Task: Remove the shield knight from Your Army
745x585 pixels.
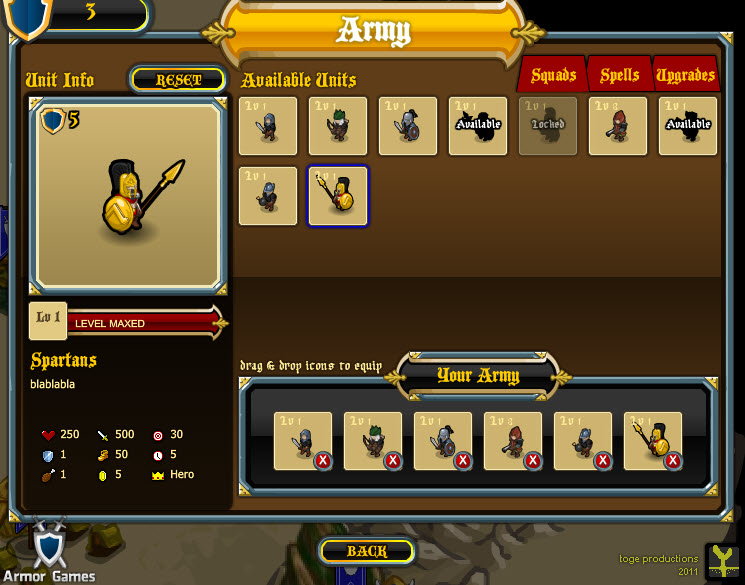Action: 463,460
